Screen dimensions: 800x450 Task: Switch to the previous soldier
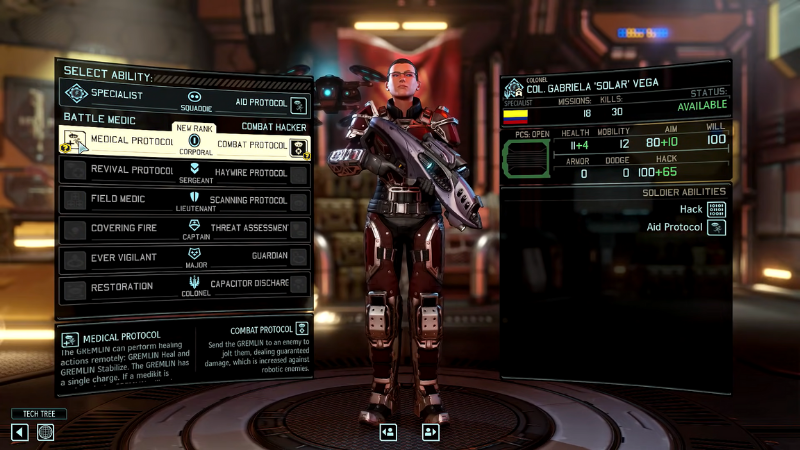(x=388, y=432)
